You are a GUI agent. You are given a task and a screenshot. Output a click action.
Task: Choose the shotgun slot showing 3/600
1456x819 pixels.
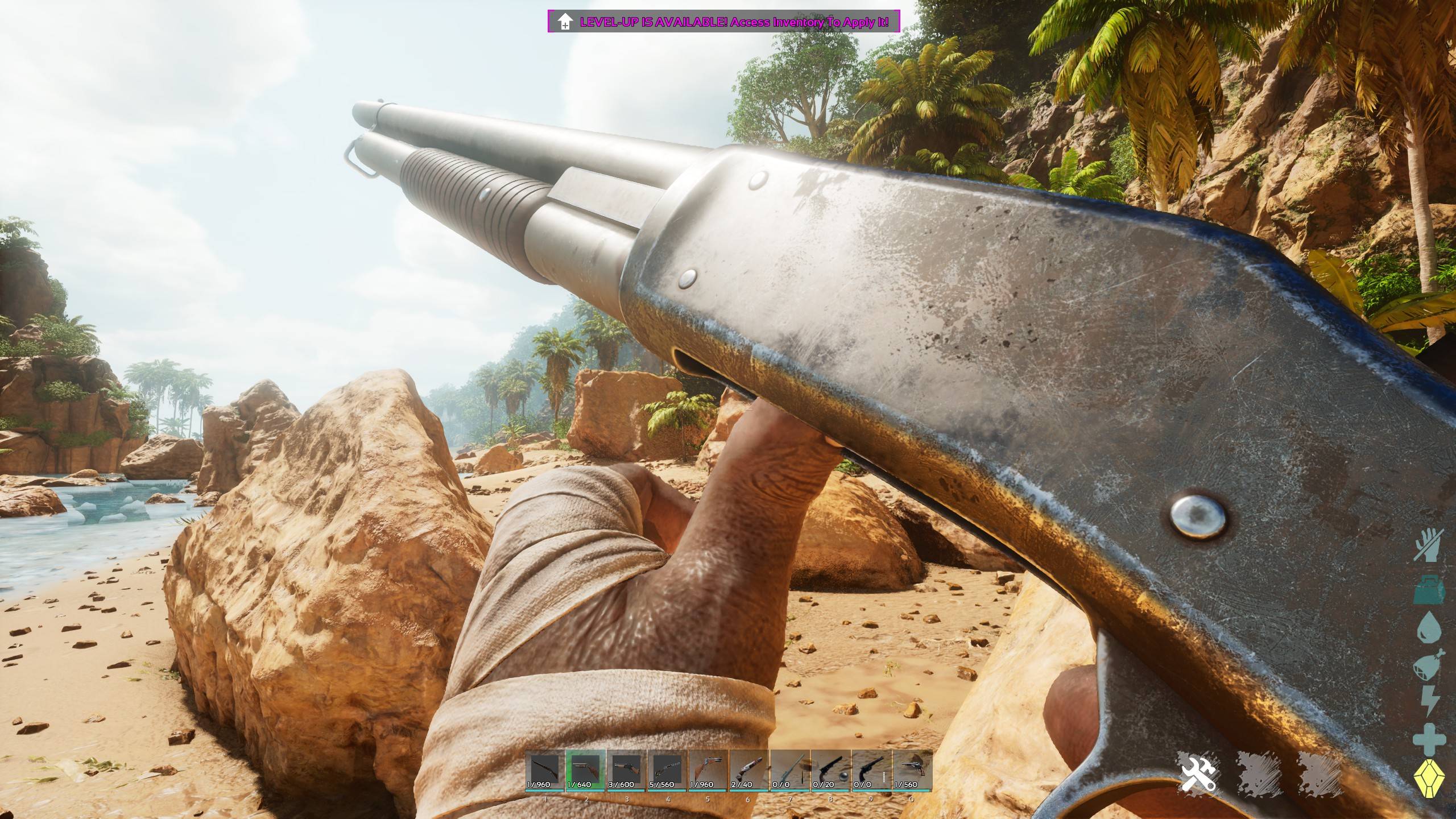coord(626,770)
